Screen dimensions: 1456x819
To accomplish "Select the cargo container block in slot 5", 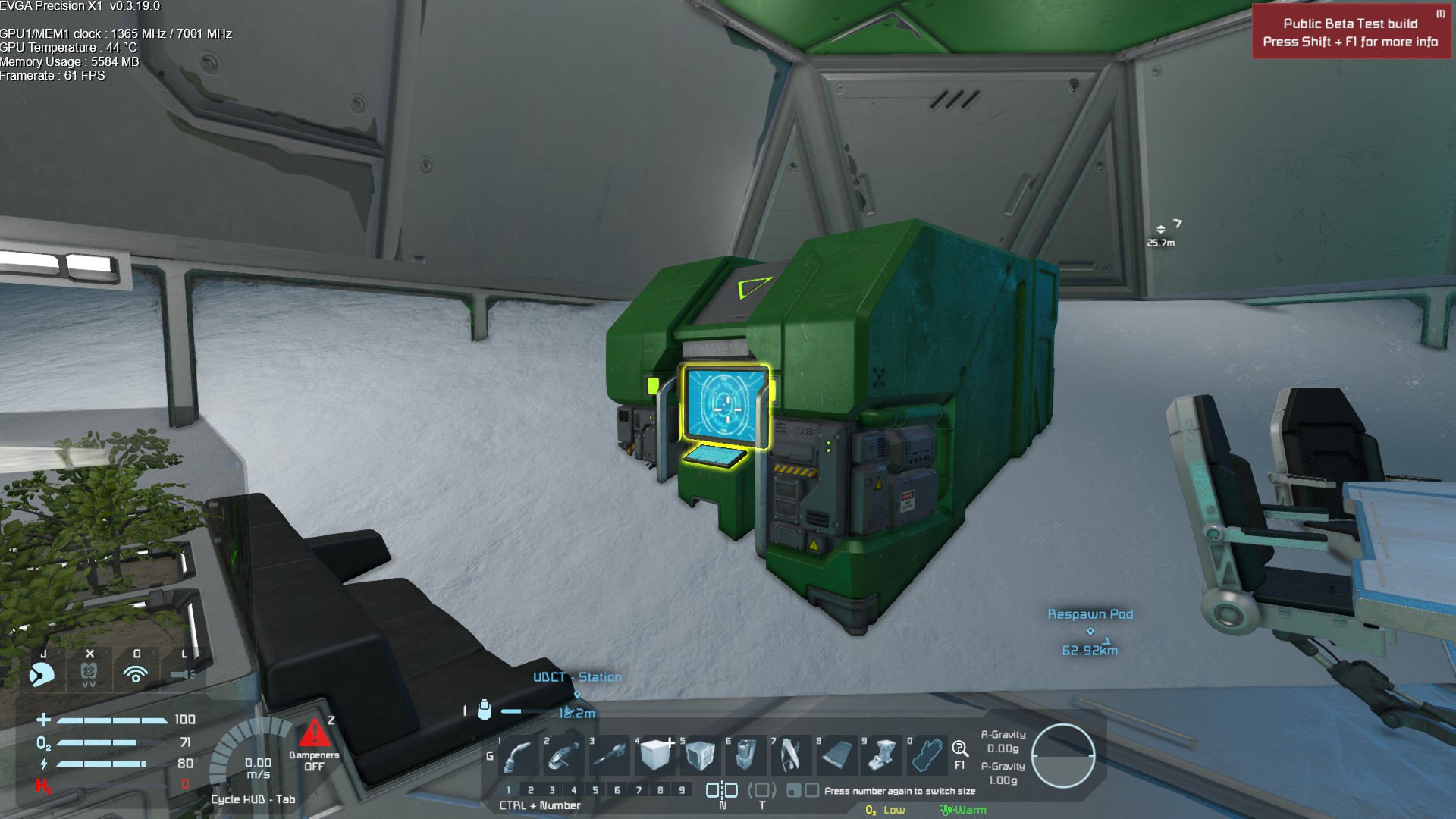I will point(700,755).
